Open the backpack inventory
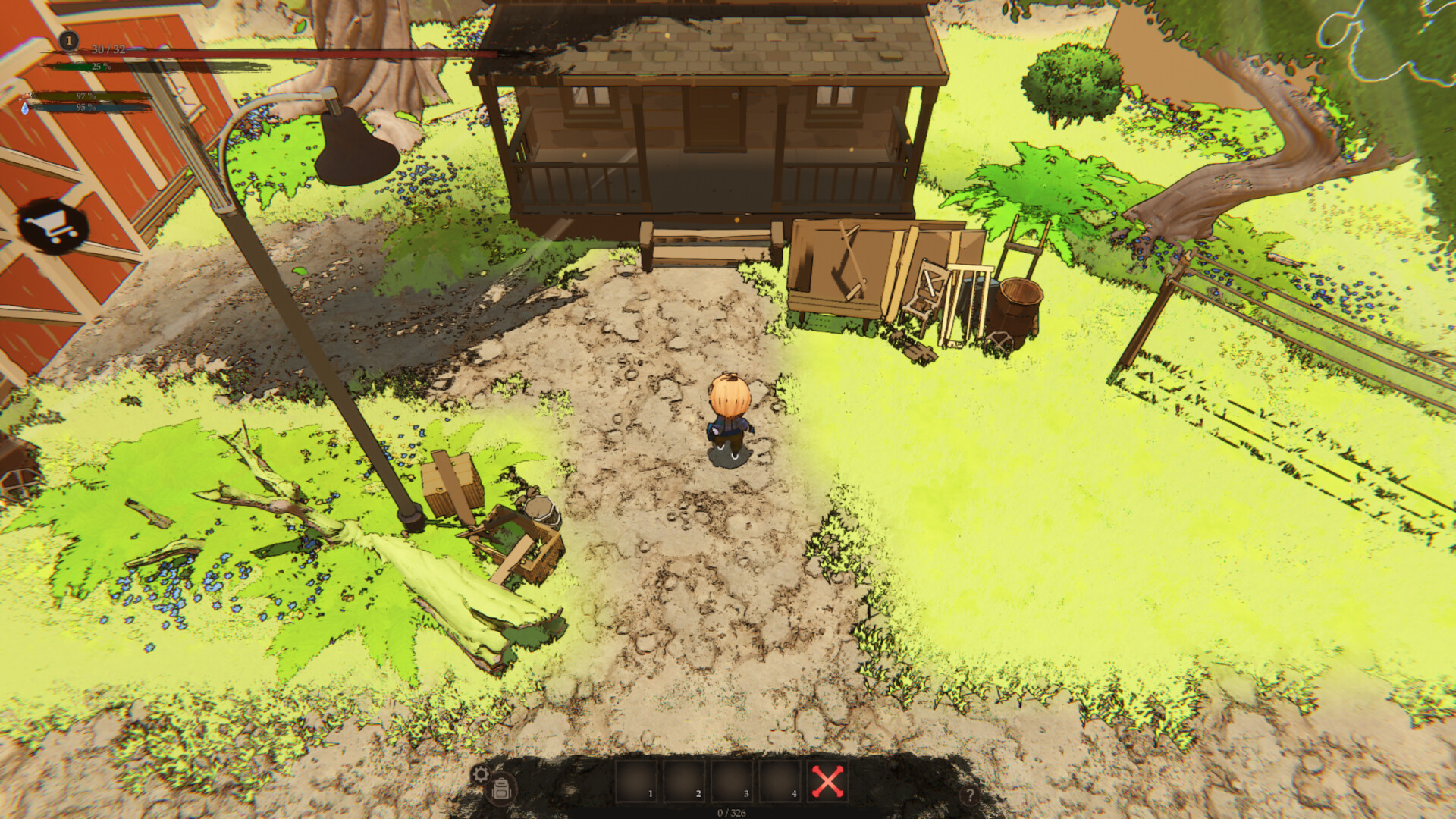The image size is (1456, 819). [x=501, y=789]
